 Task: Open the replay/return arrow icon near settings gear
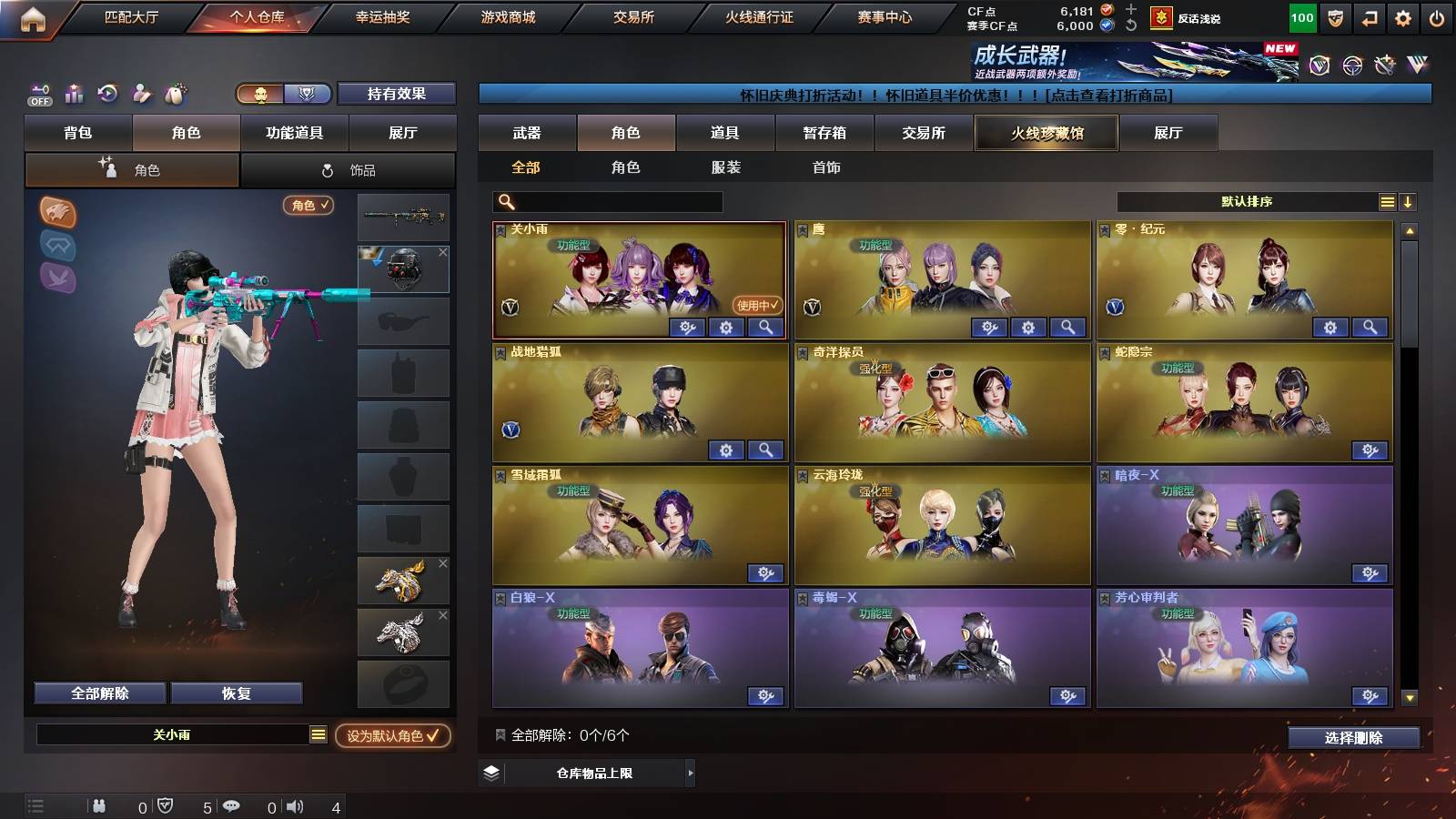tap(1368, 15)
